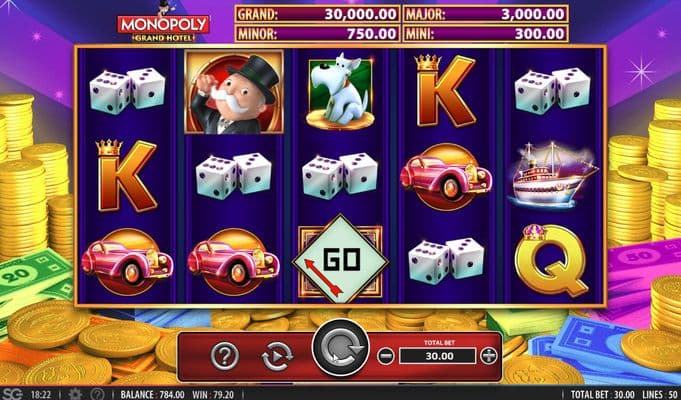Click the SG logo in the bottom corner

[x=14, y=394]
